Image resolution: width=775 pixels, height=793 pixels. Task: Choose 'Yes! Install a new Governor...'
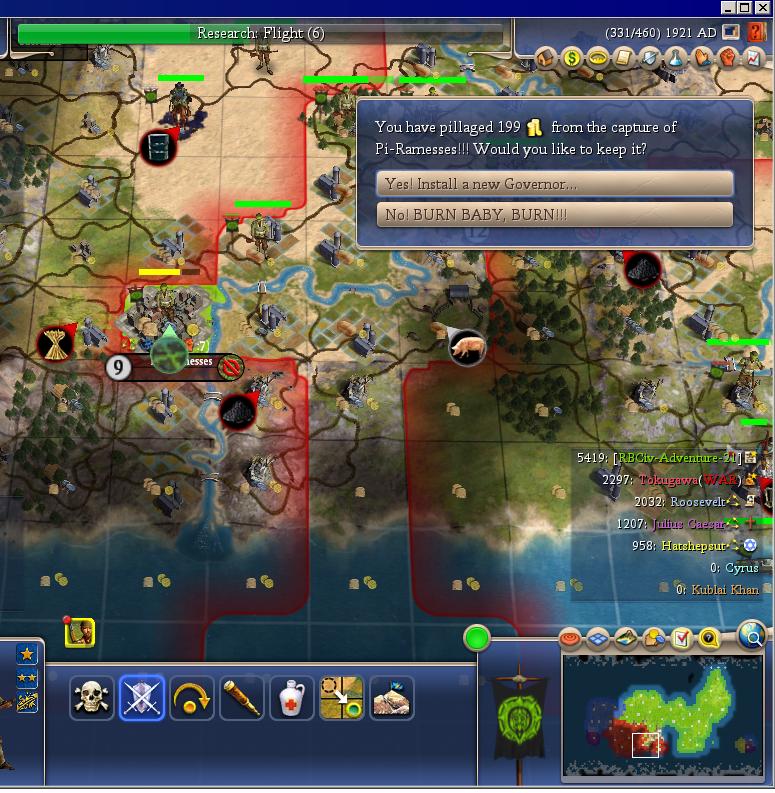pos(555,184)
